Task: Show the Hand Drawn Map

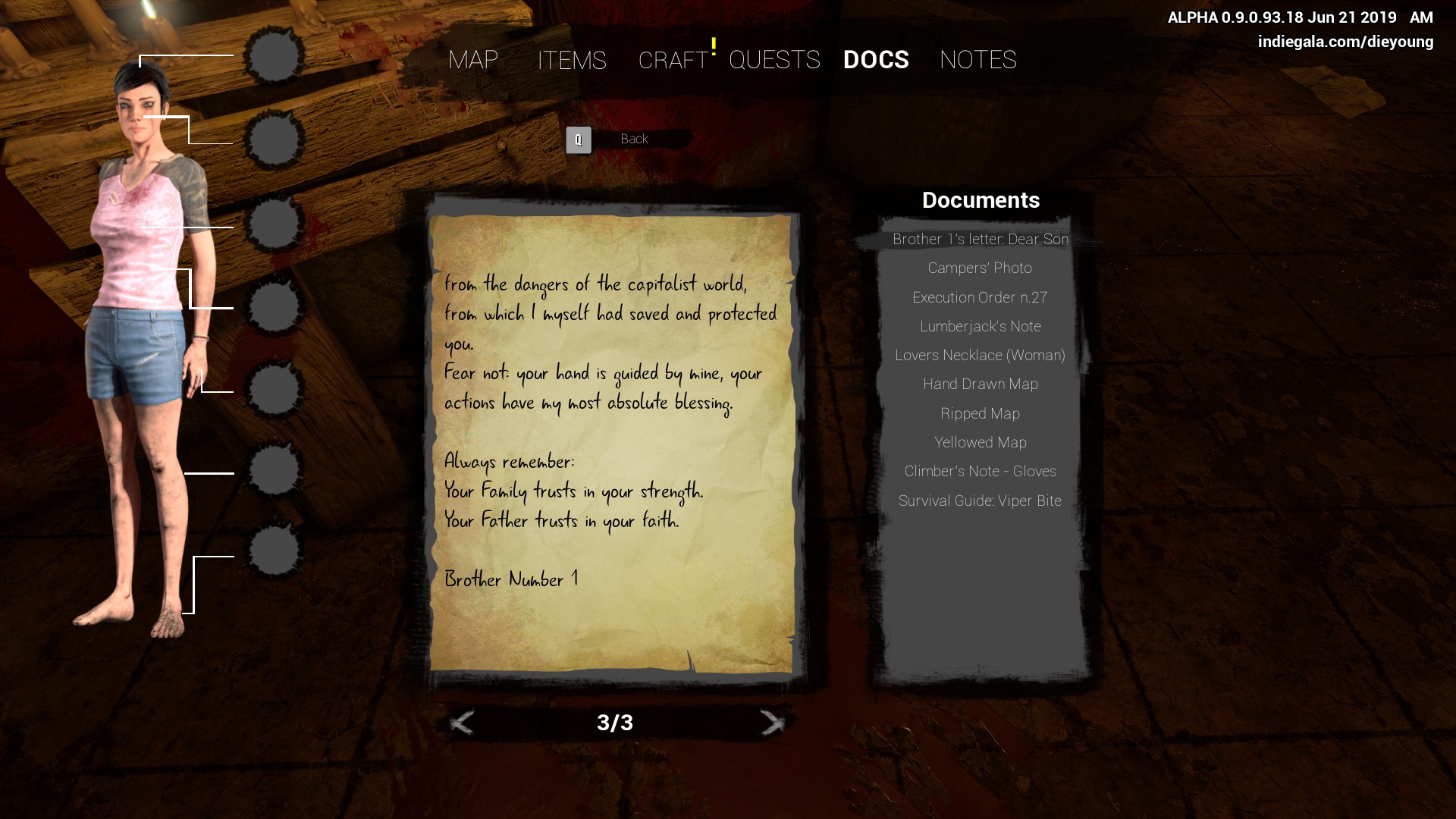Action: coord(980,384)
